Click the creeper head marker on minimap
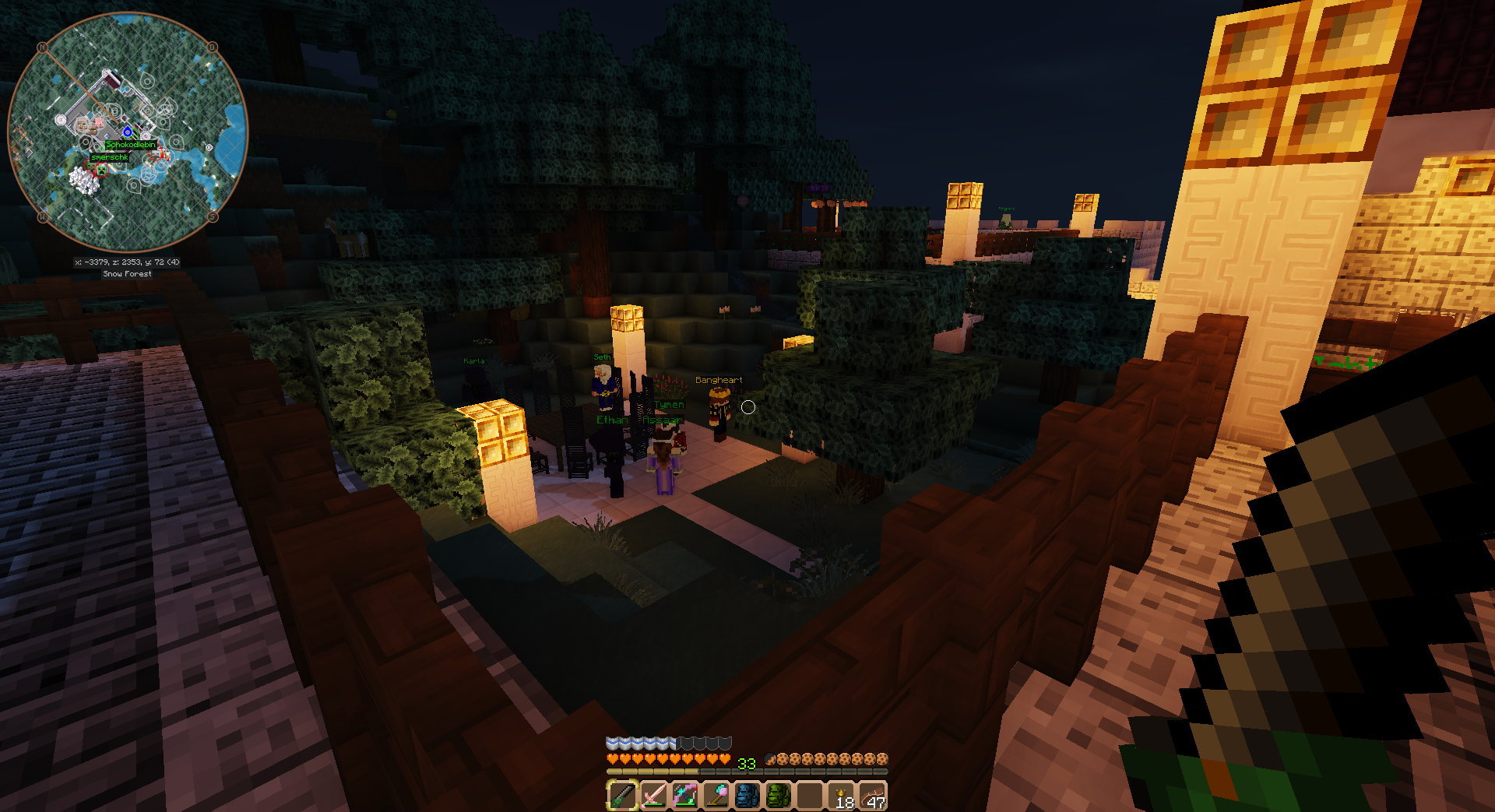 point(100,169)
